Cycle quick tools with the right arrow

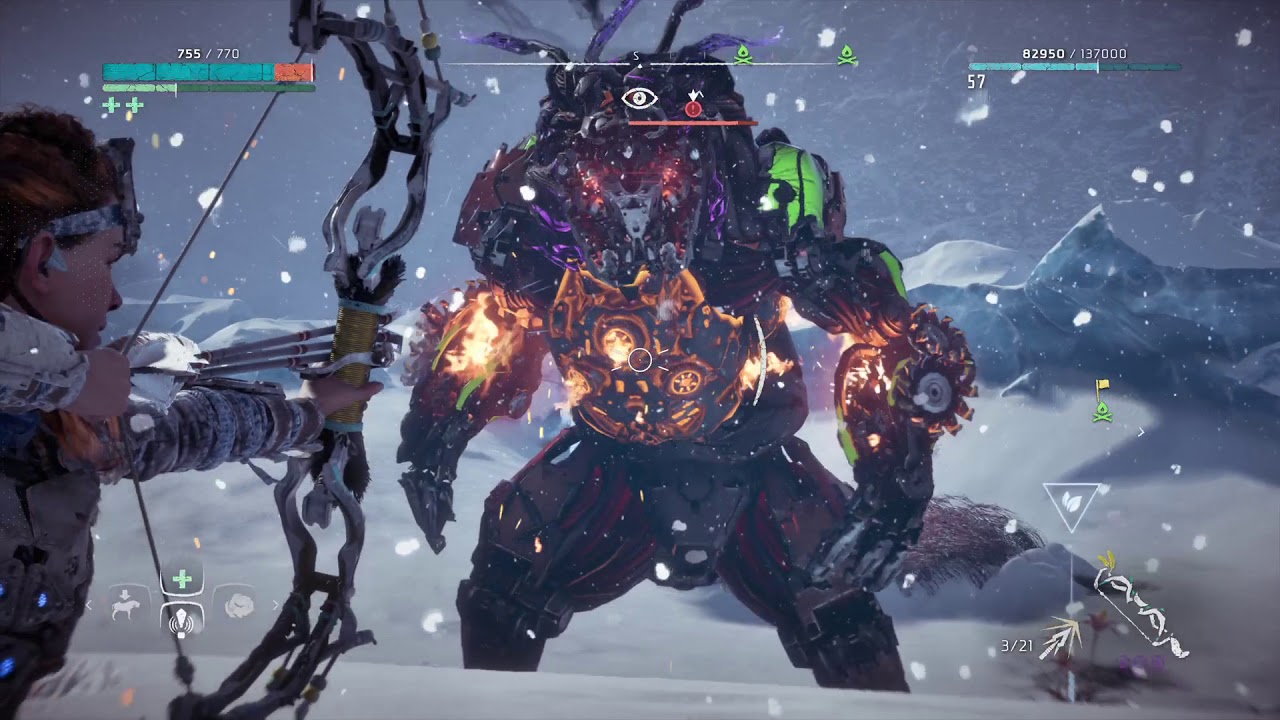(x=276, y=605)
